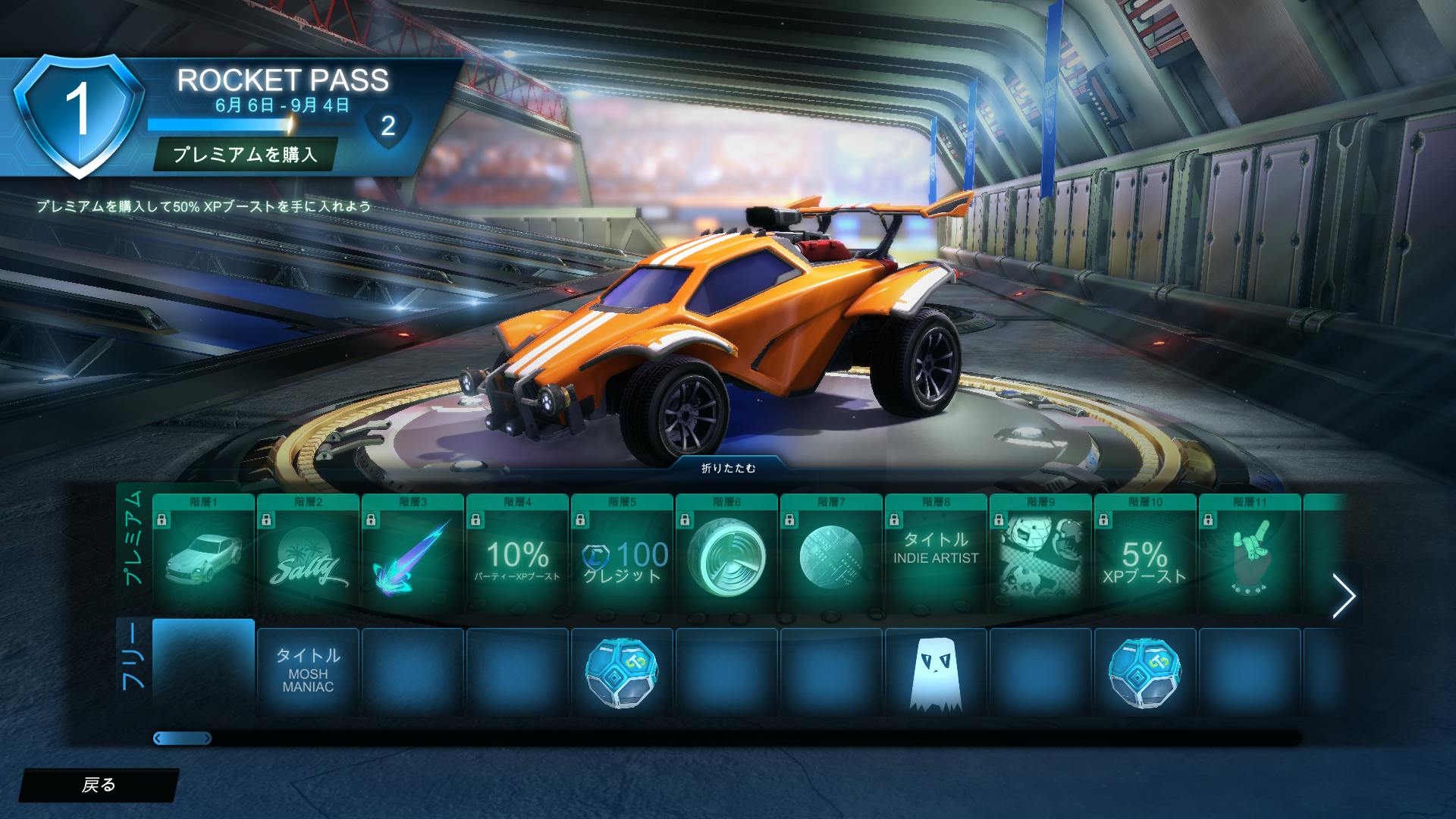The height and width of the screenshot is (819, 1456).
Task: Go back with the 戻る button
Action: click(x=99, y=785)
